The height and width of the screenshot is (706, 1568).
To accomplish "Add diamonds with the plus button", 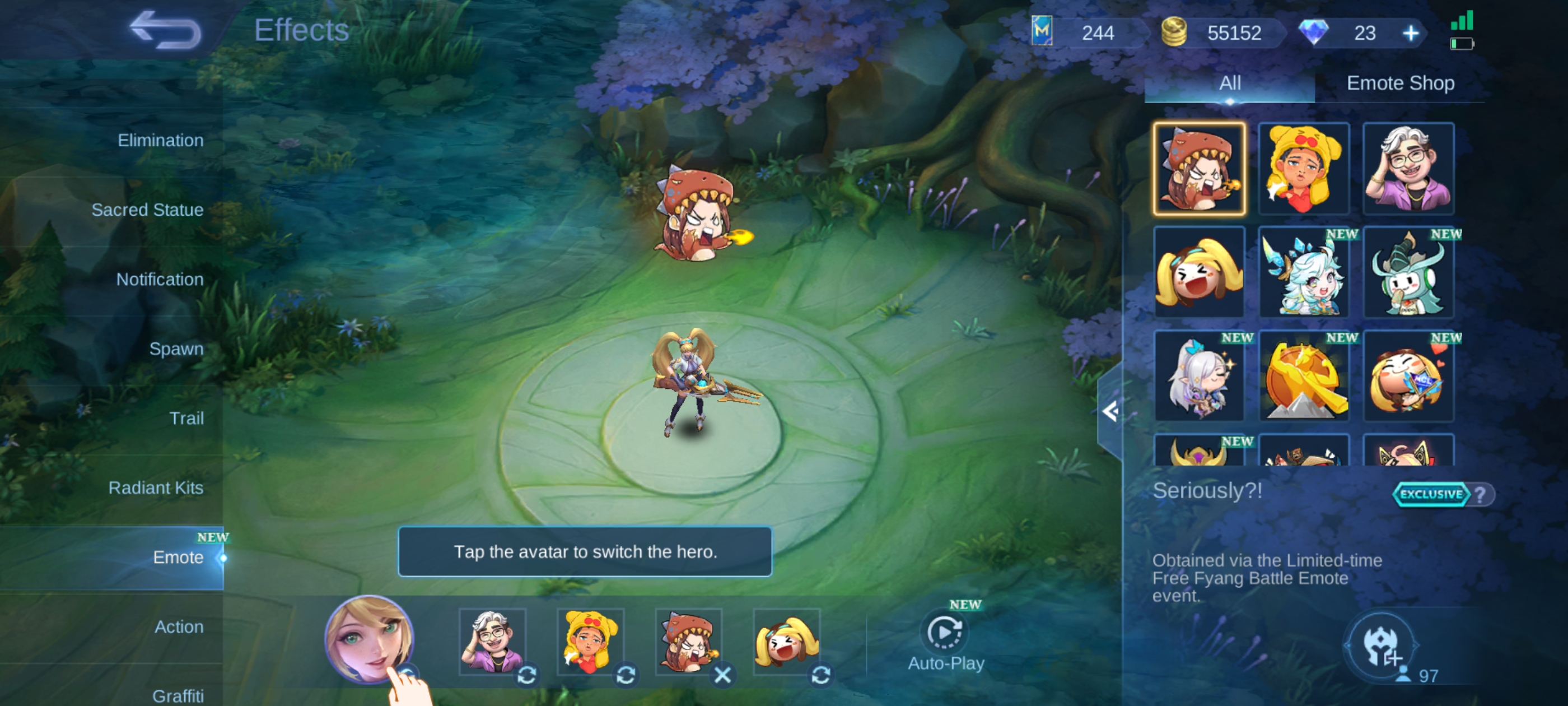I will point(1410,33).
